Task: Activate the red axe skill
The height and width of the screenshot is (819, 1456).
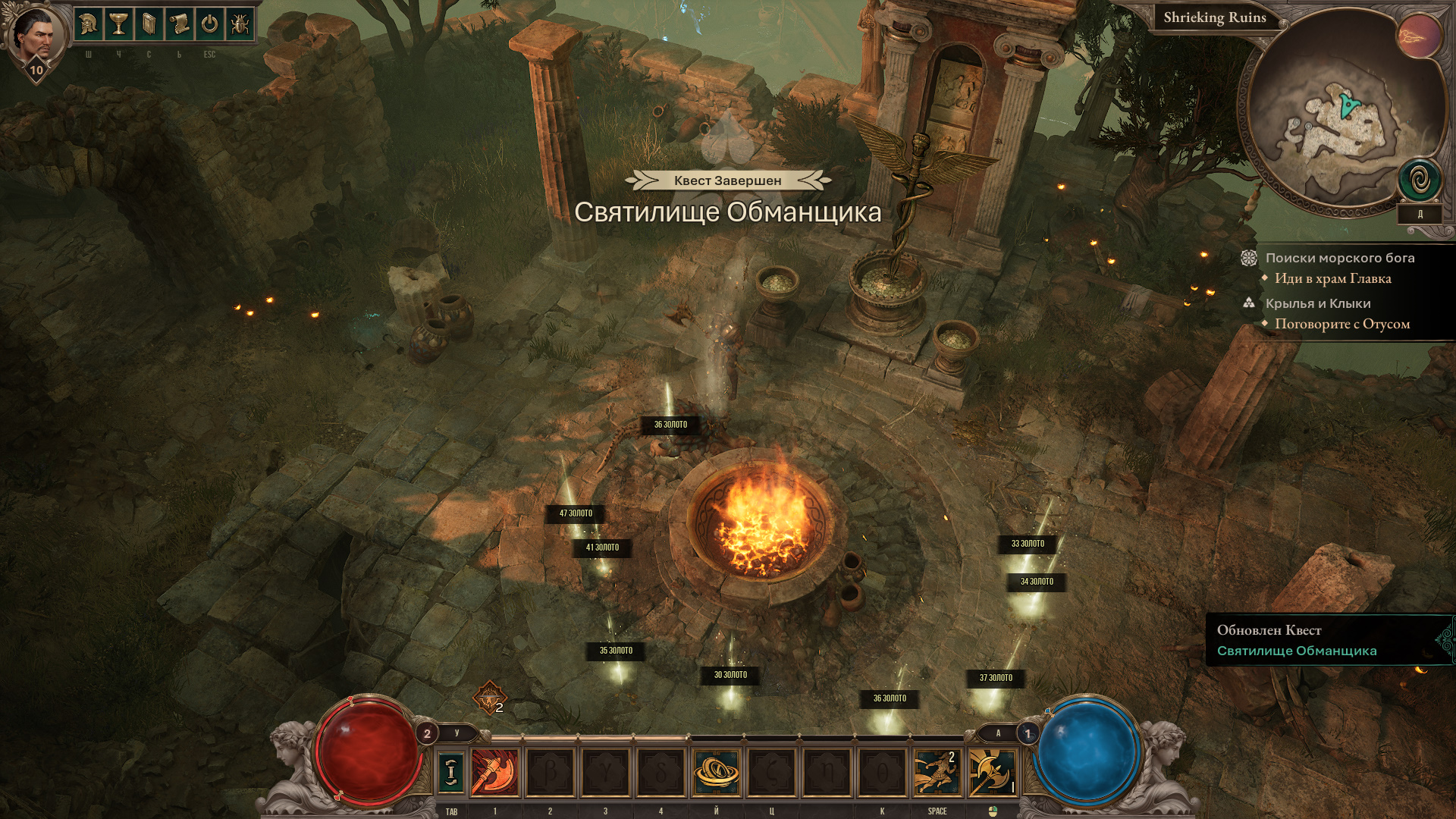Action: pos(495,772)
